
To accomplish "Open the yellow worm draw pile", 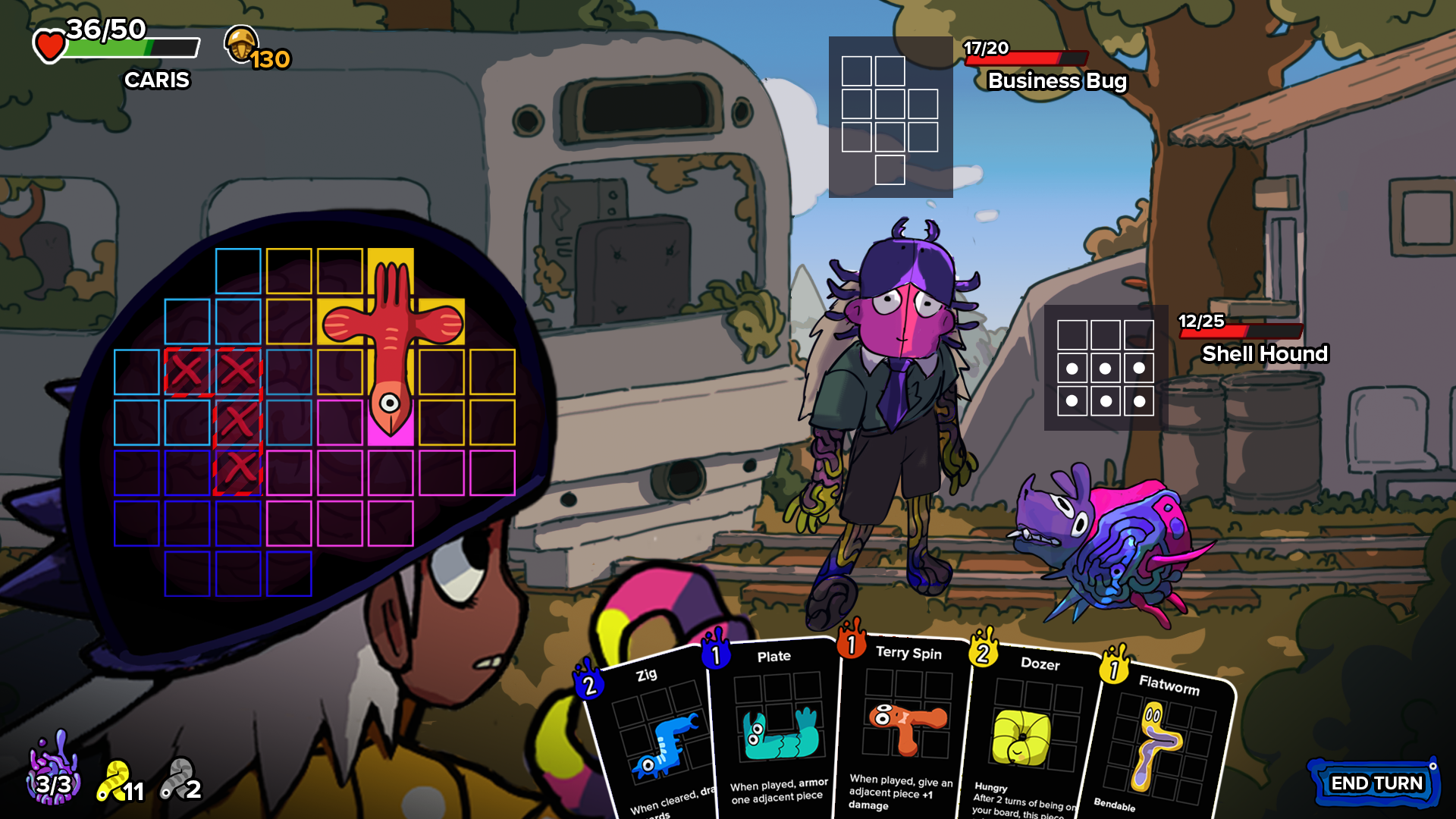I will [119, 783].
